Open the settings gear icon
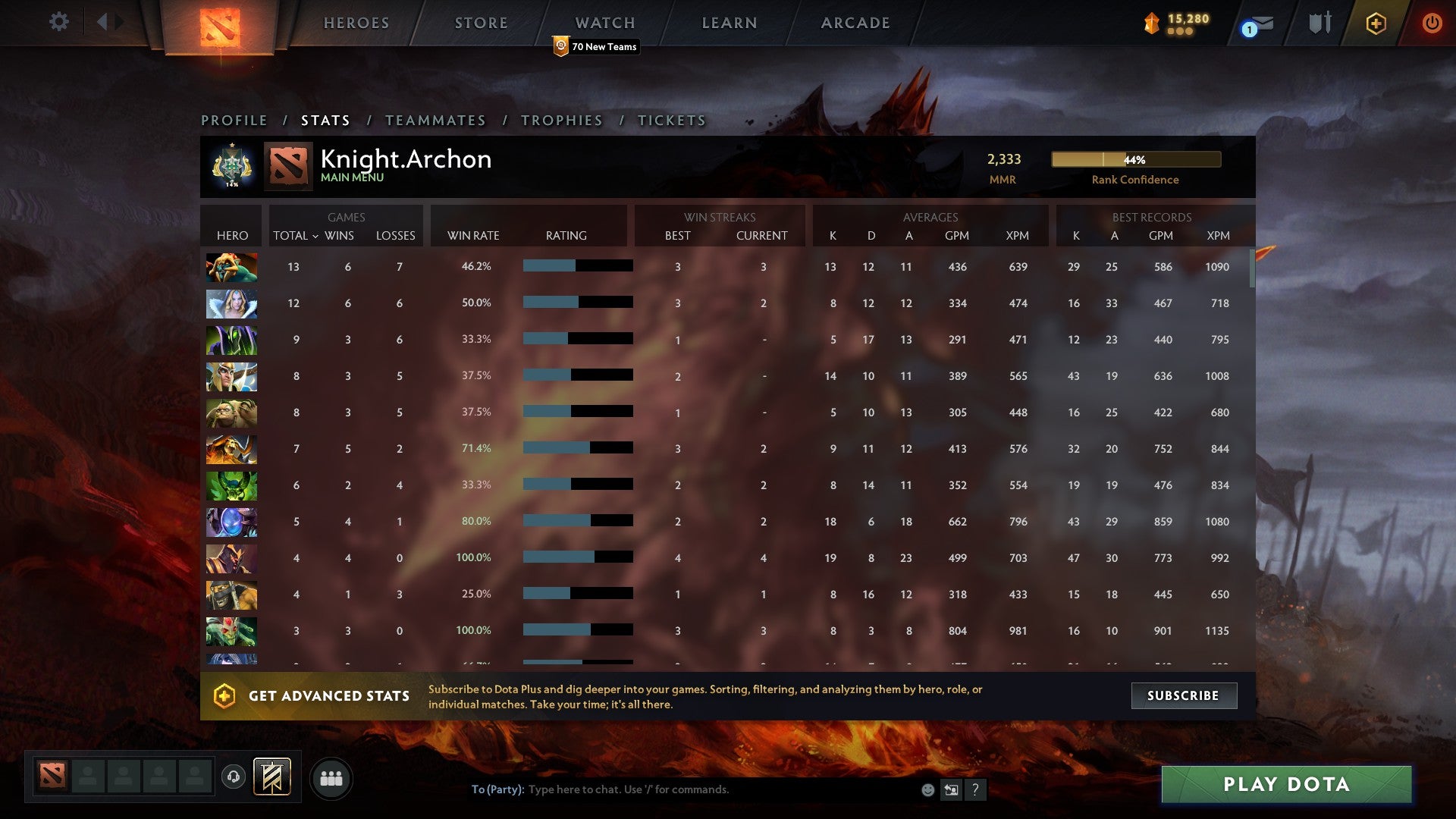The image size is (1456, 819). pos(59,22)
